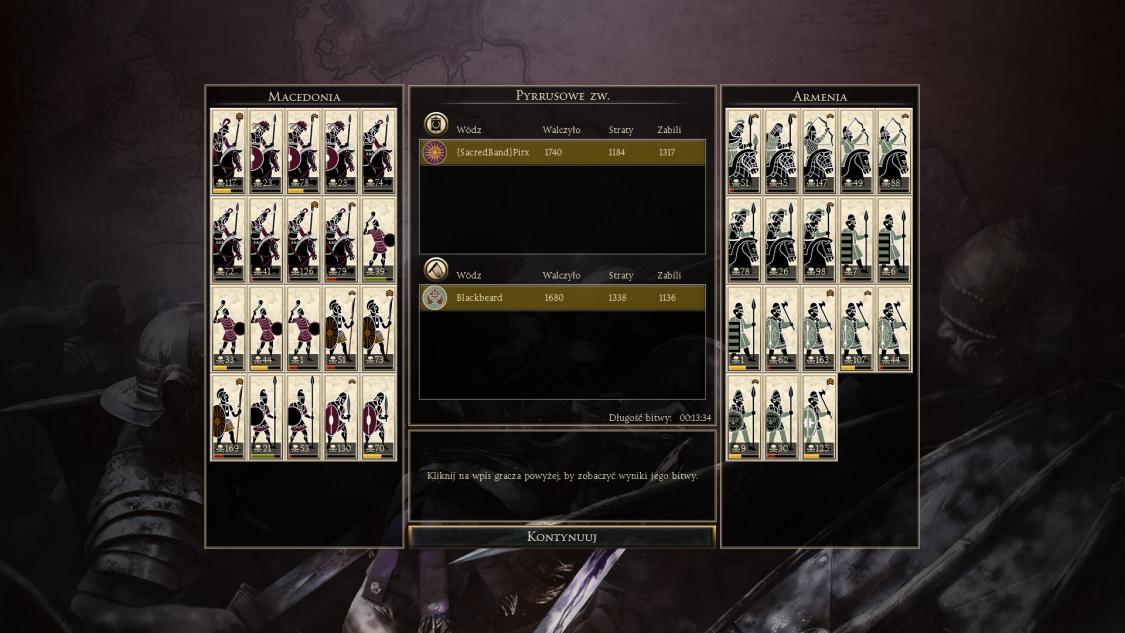
Task: Select Macedonian cavalry card with 117 kills
Action: 228,151
